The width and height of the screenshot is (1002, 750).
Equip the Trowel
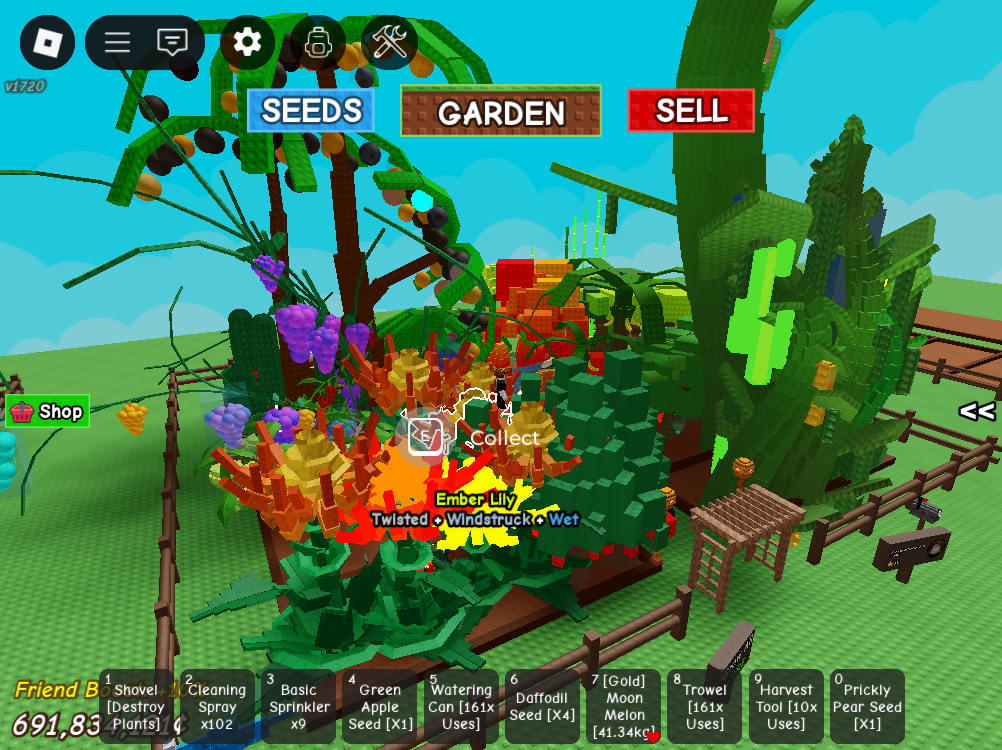point(705,707)
